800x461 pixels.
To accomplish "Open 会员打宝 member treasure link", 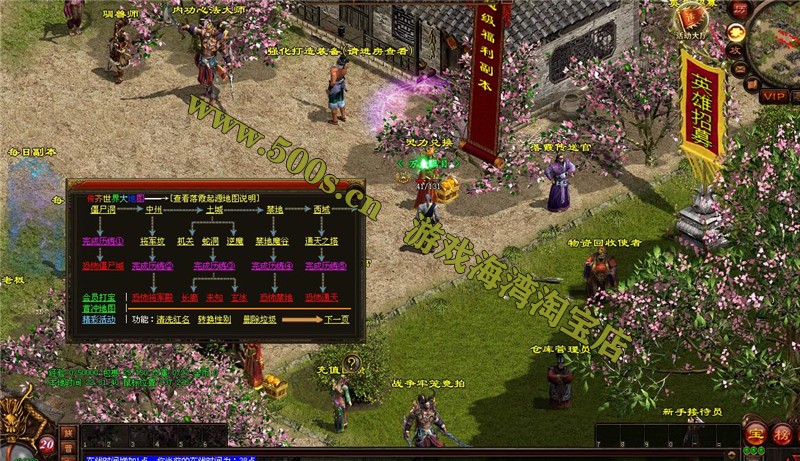I will (x=99, y=297).
